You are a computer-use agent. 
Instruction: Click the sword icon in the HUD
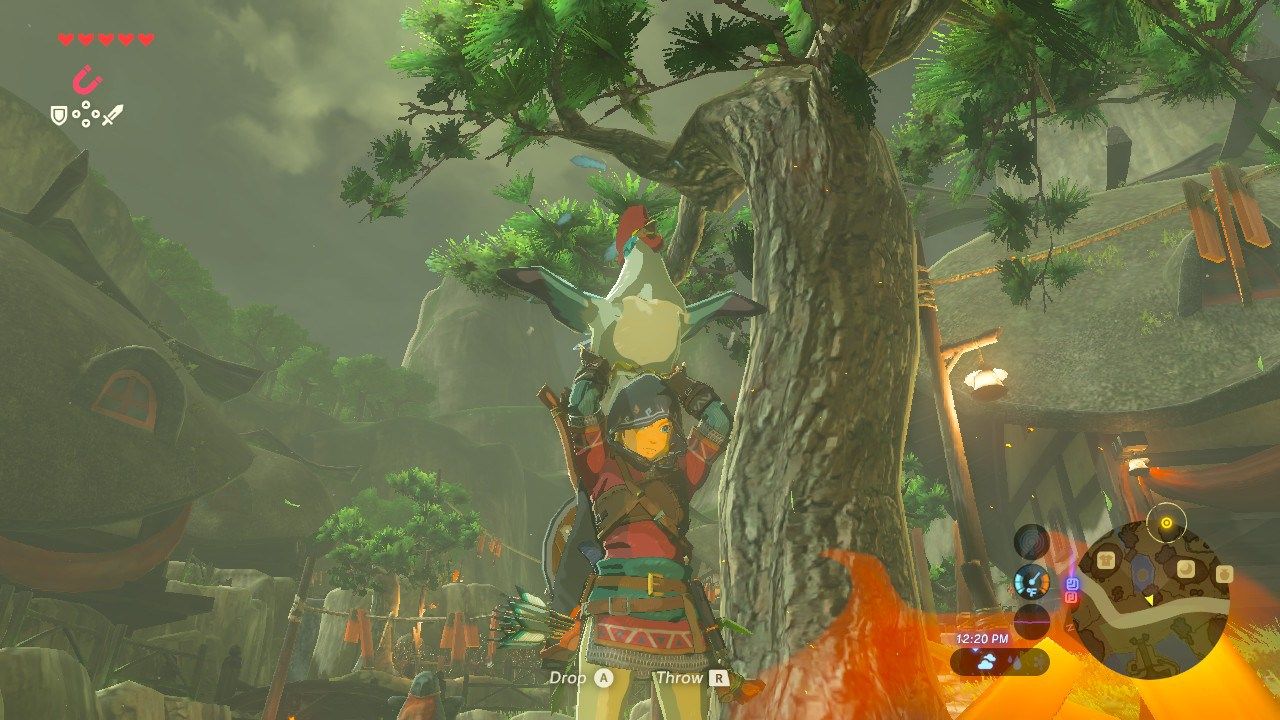pos(113,114)
